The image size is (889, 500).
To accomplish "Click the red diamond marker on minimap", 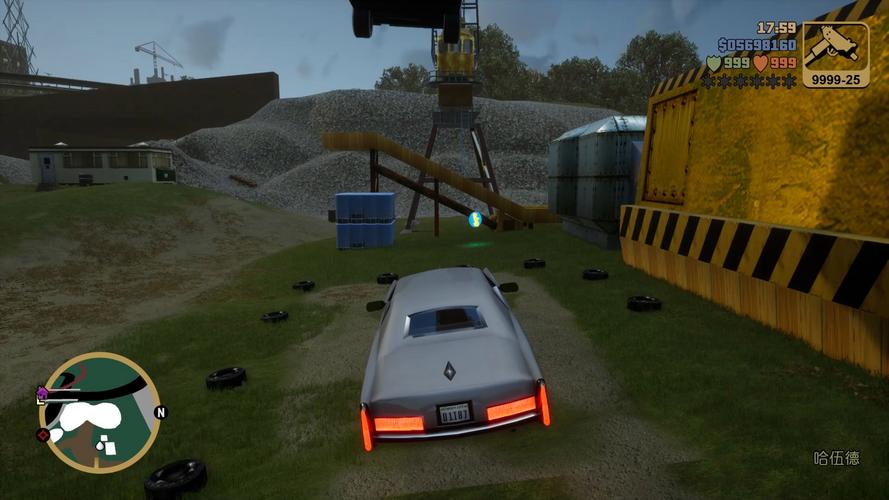I will 43,435.
